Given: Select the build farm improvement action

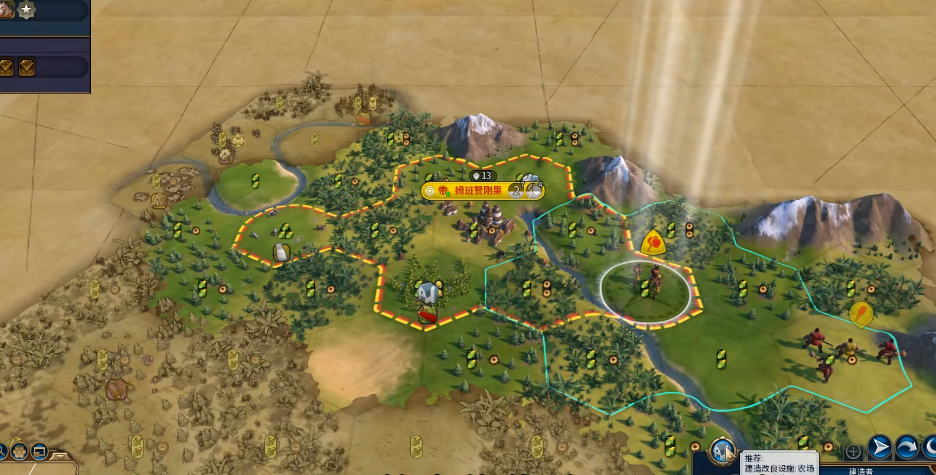Looking at the screenshot, I should point(721,449).
